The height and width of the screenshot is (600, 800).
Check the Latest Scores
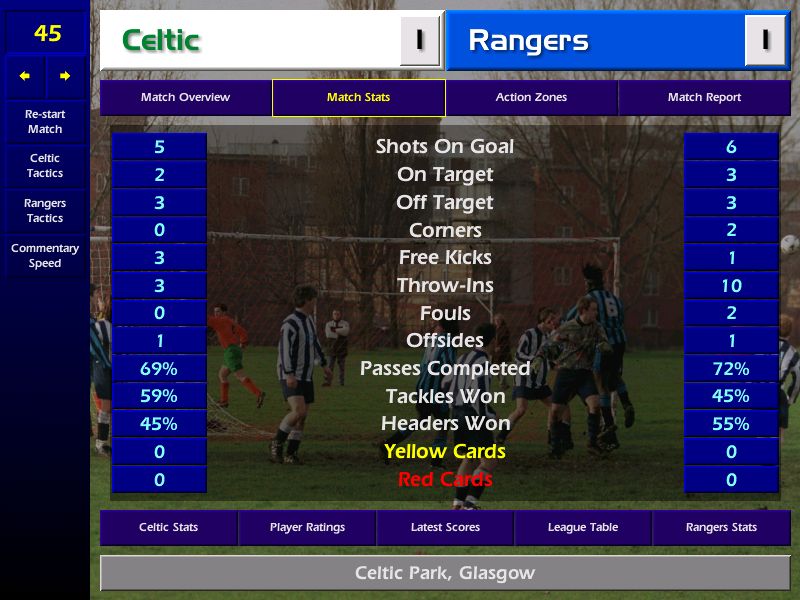pyautogui.click(x=445, y=527)
